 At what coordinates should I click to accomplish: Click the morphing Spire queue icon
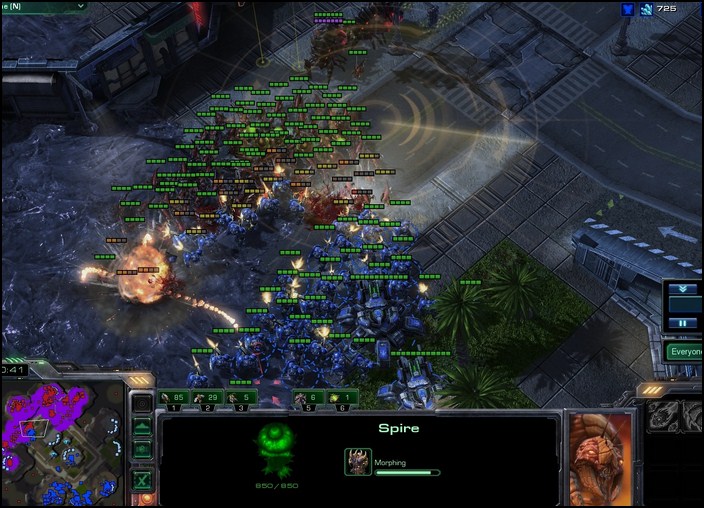(x=358, y=461)
